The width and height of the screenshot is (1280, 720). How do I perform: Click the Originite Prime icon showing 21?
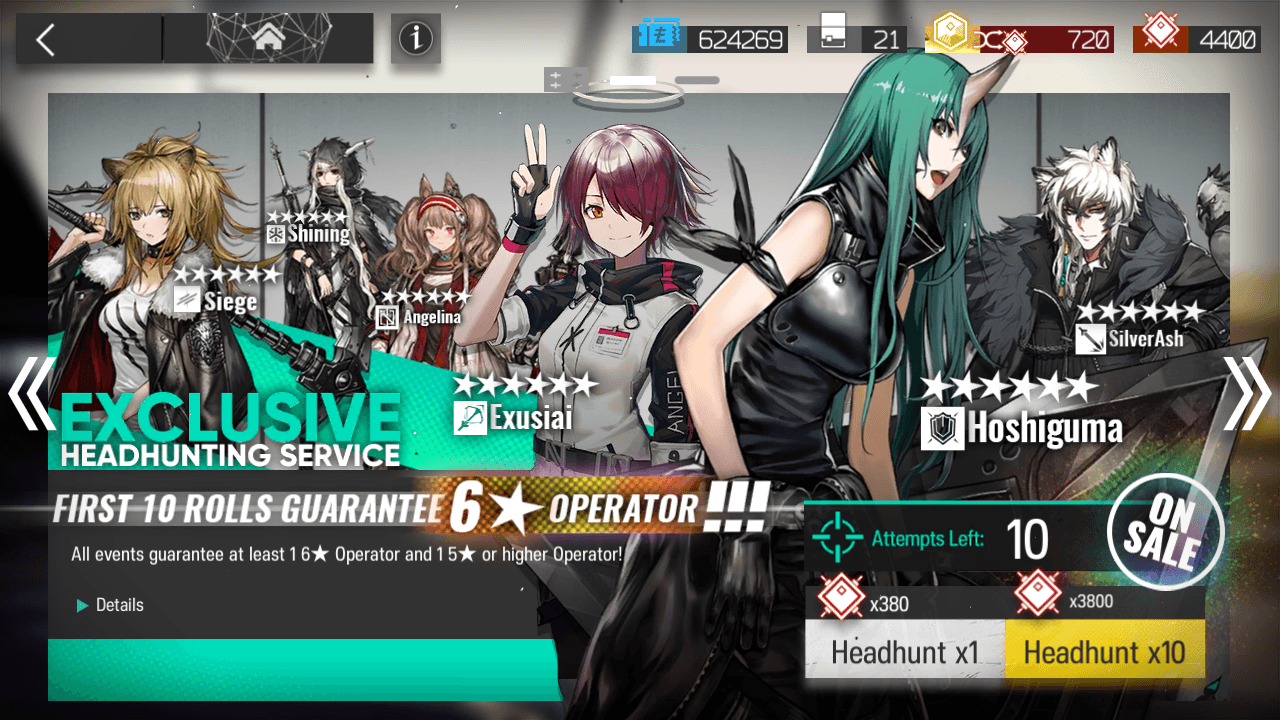click(831, 33)
